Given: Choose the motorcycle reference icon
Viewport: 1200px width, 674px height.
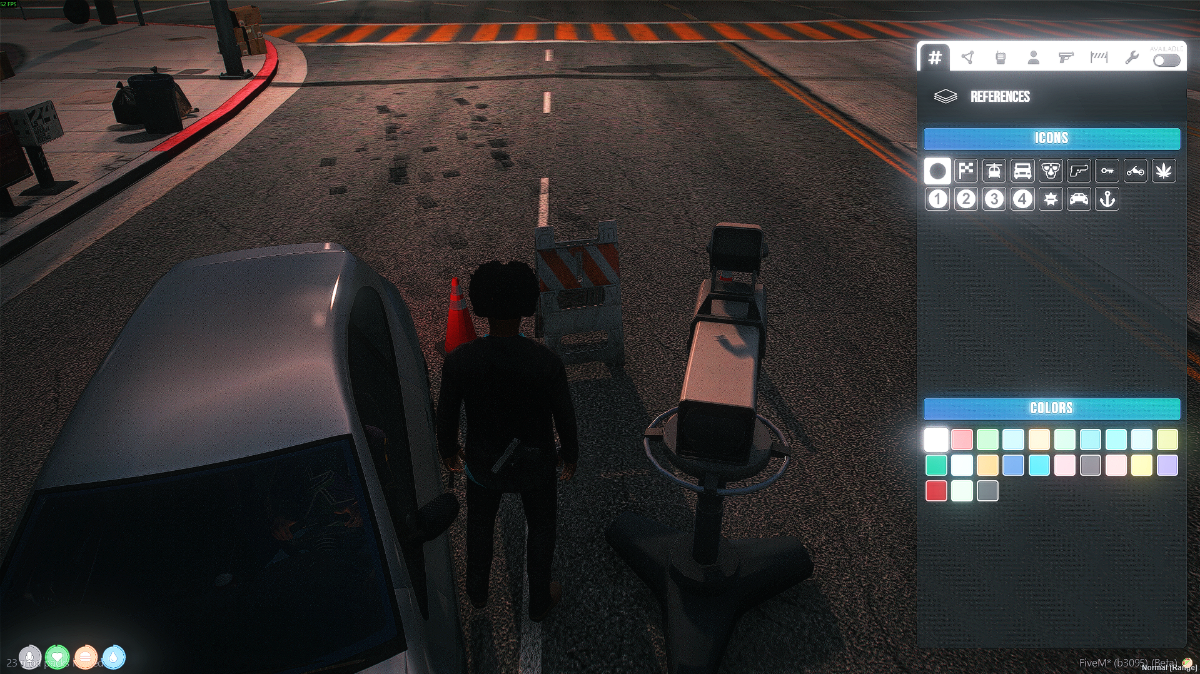Looking at the screenshot, I should [x=1135, y=171].
